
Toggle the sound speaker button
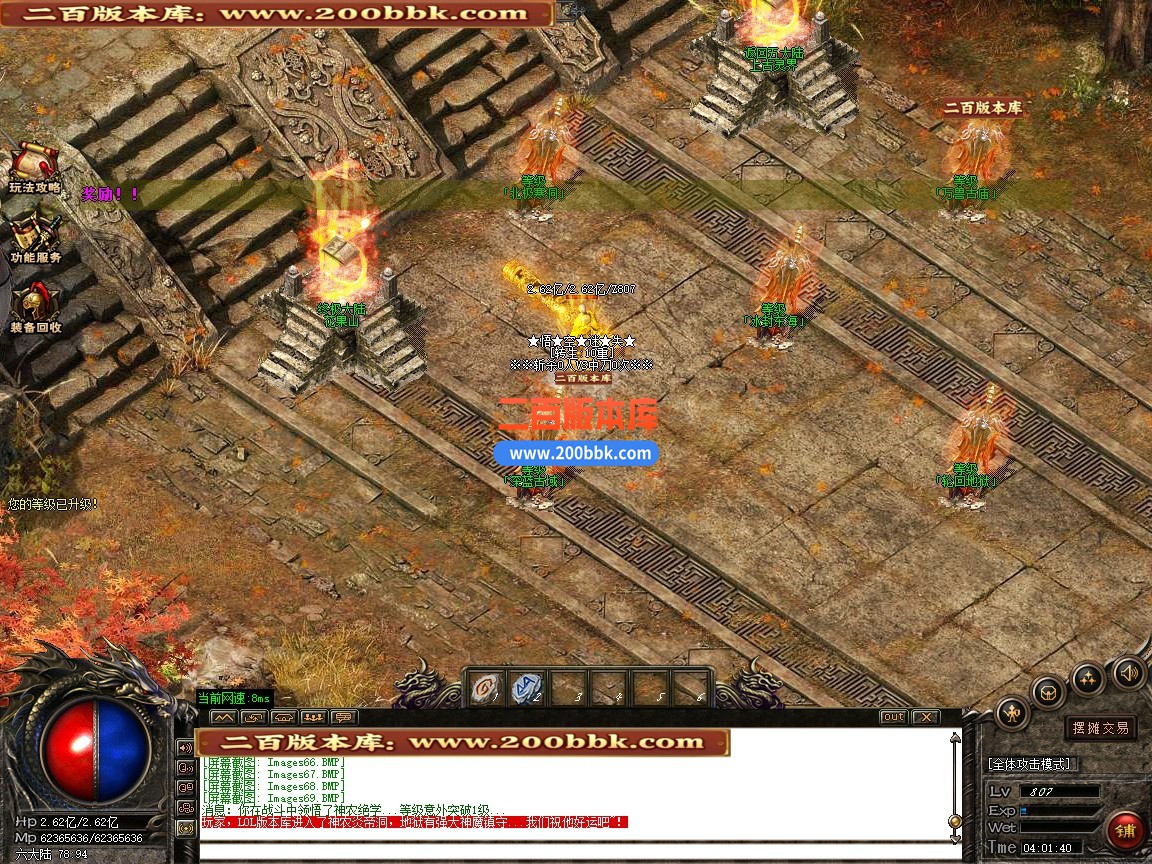1129,672
